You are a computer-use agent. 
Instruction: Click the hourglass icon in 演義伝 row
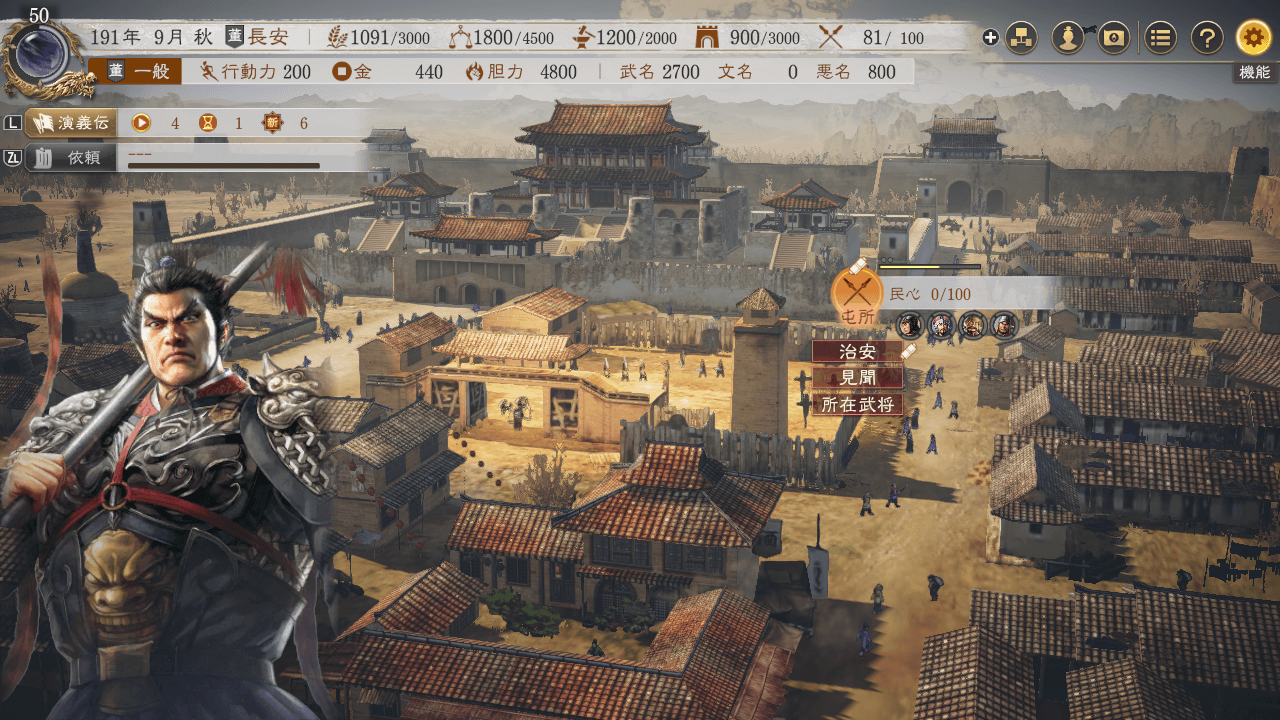coord(207,123)
